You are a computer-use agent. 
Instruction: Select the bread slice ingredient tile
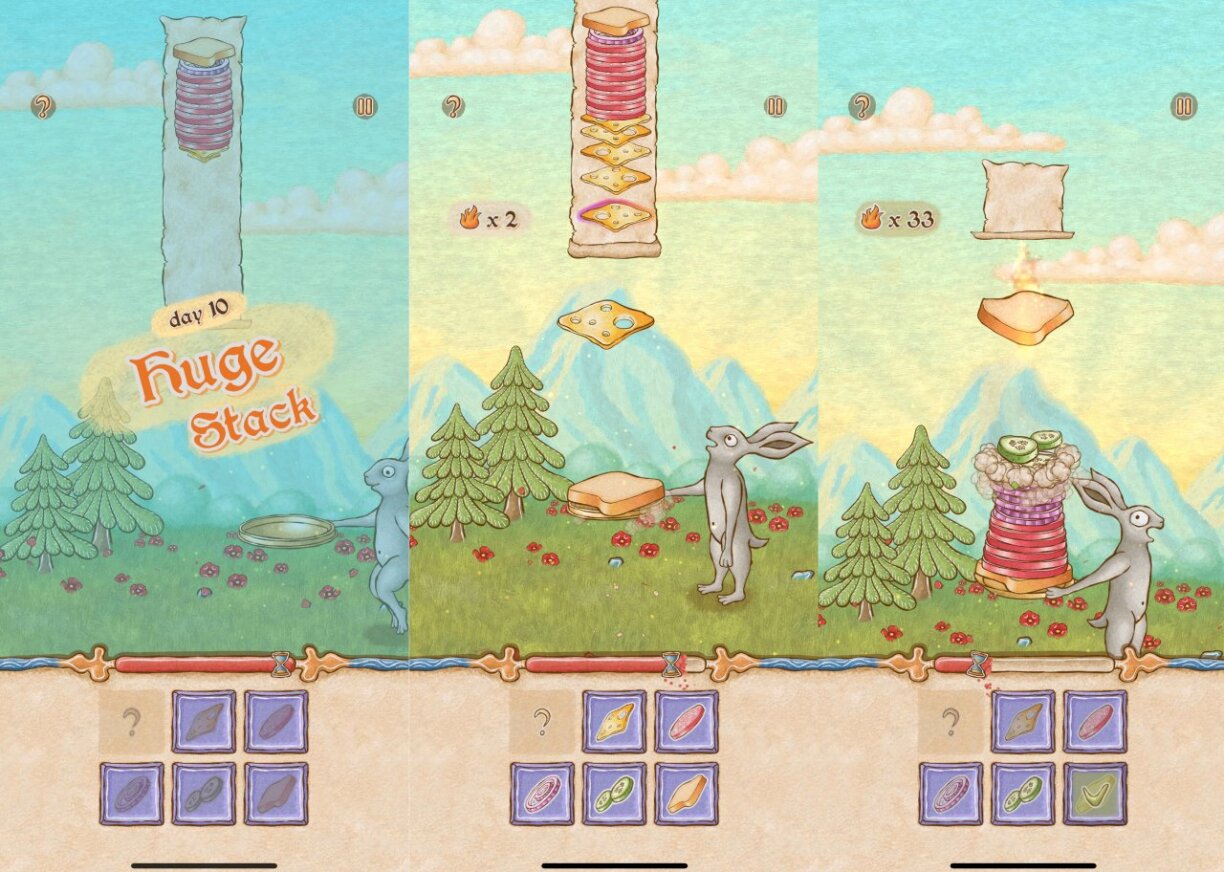686,794
